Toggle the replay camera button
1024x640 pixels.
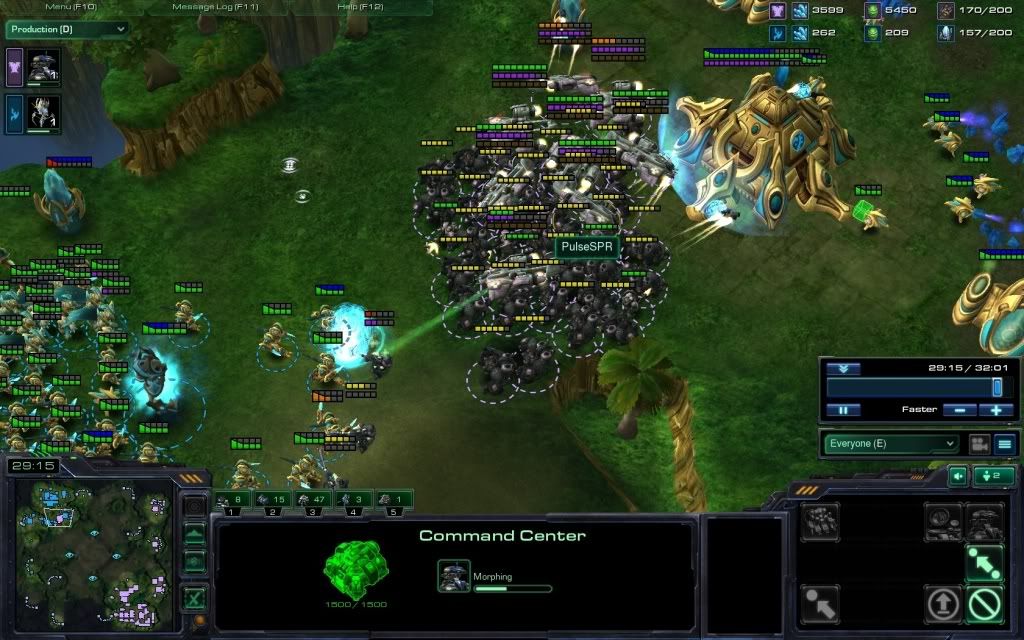coord(978,443)
